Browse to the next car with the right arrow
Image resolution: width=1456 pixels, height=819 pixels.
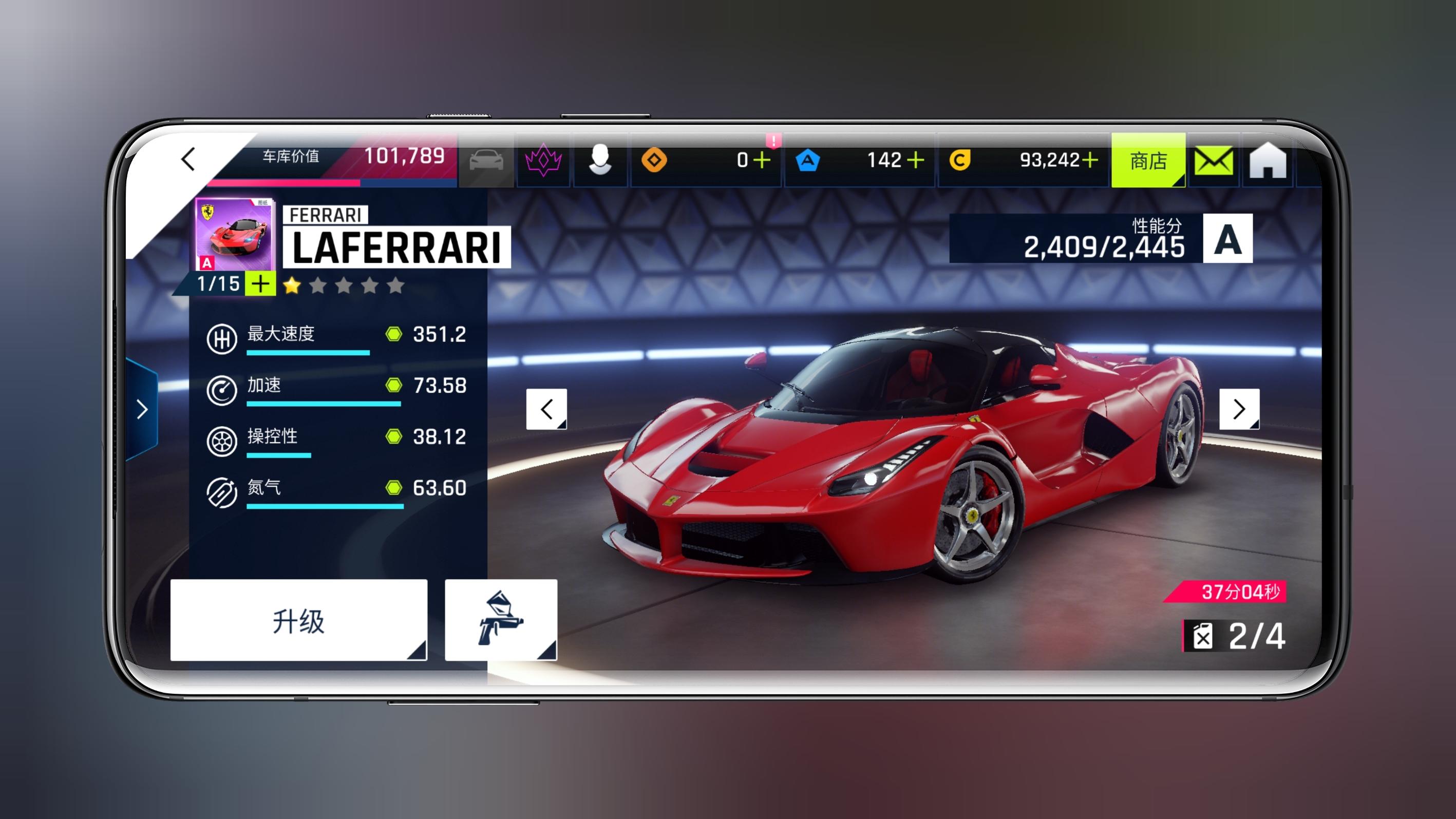[1239, 410]
